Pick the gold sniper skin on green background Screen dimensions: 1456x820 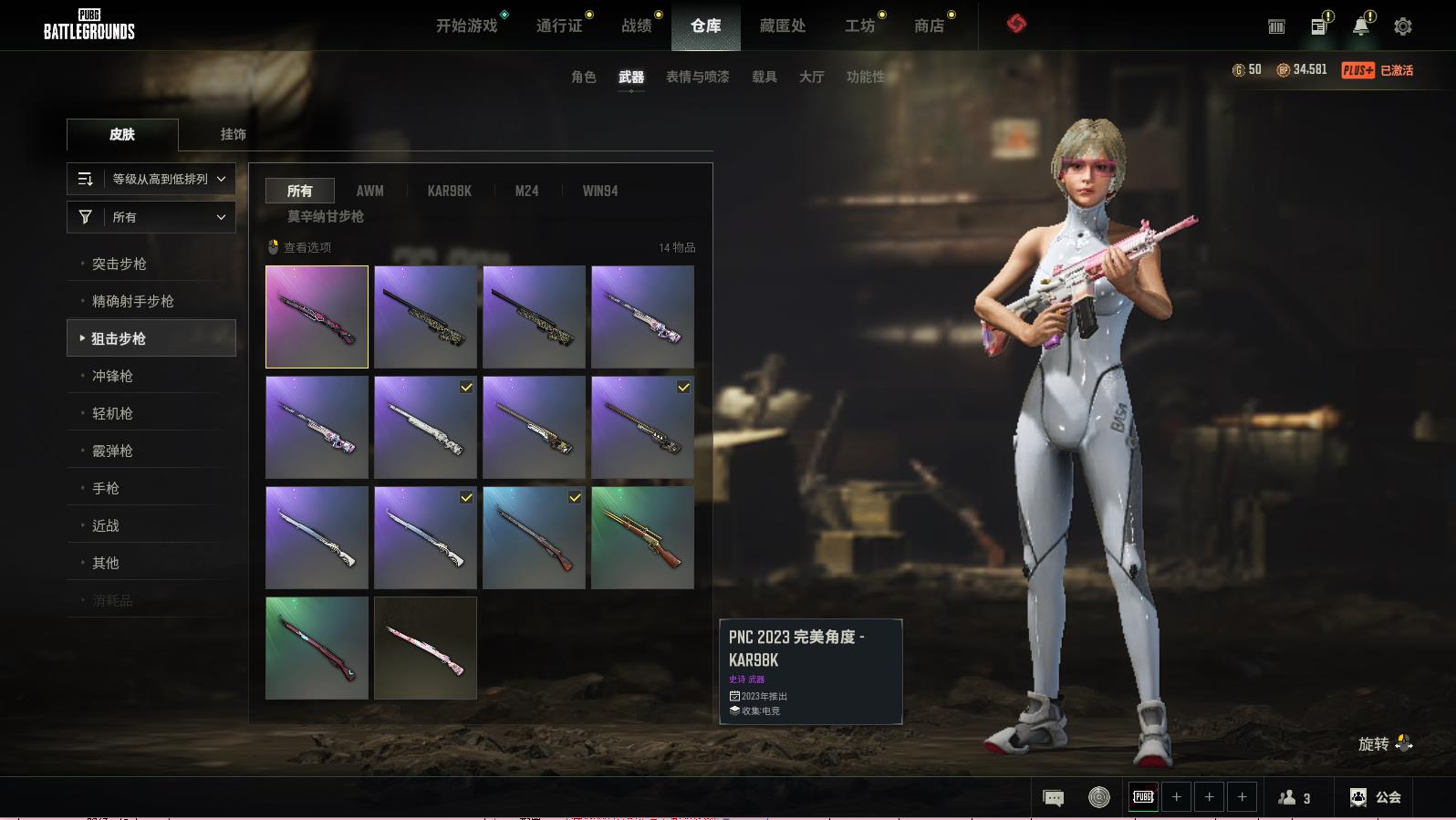642,537
